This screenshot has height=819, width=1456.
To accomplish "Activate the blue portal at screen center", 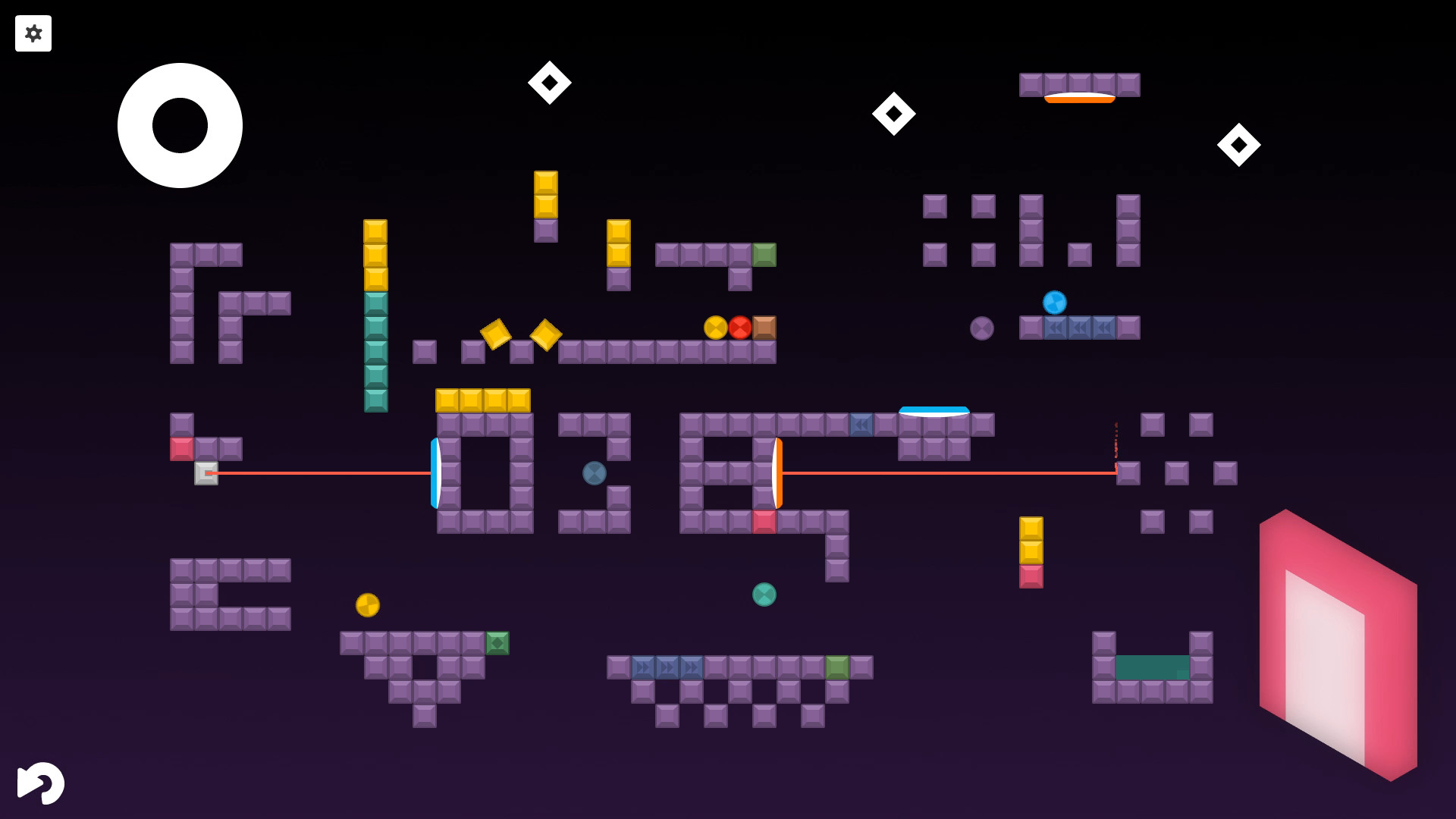I will click(437, 474).
